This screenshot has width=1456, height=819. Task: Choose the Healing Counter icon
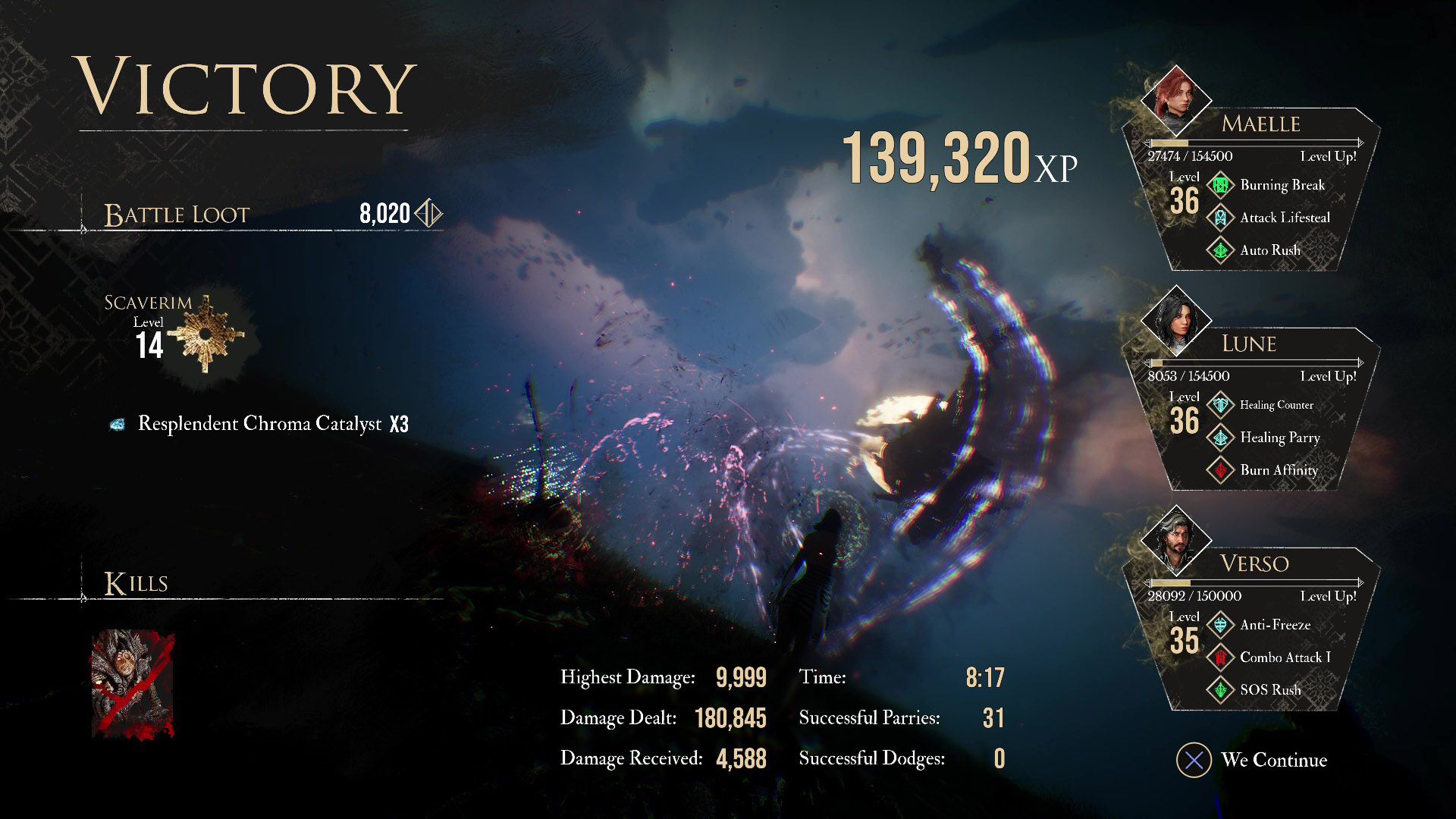click(1220, 405)
